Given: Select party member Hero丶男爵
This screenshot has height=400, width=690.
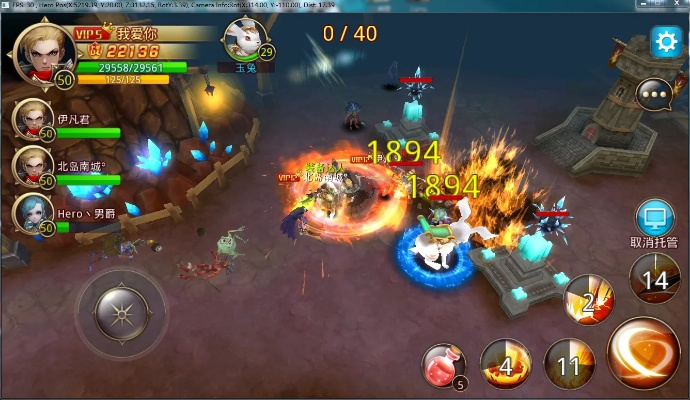Looking at the screenshot, I should (33, 213).
